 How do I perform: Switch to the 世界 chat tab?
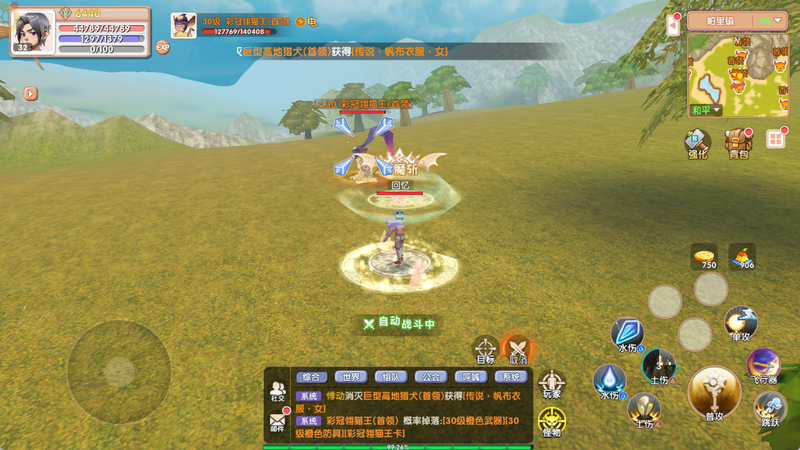(x=351, y=377)
